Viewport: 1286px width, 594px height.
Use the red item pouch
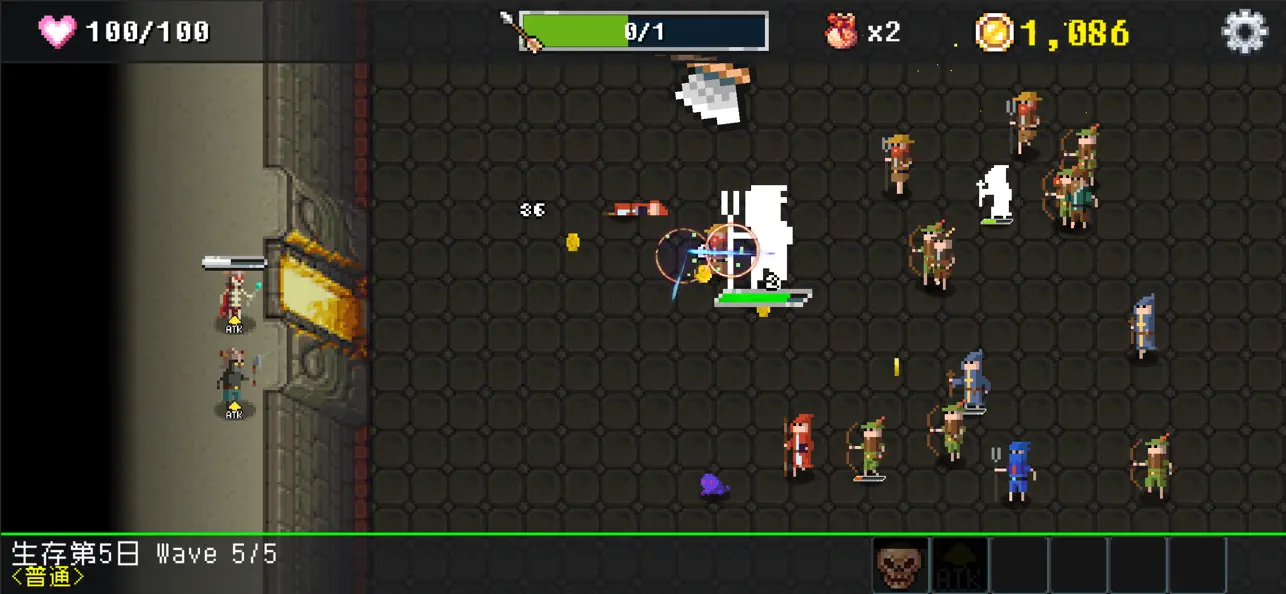841,32
